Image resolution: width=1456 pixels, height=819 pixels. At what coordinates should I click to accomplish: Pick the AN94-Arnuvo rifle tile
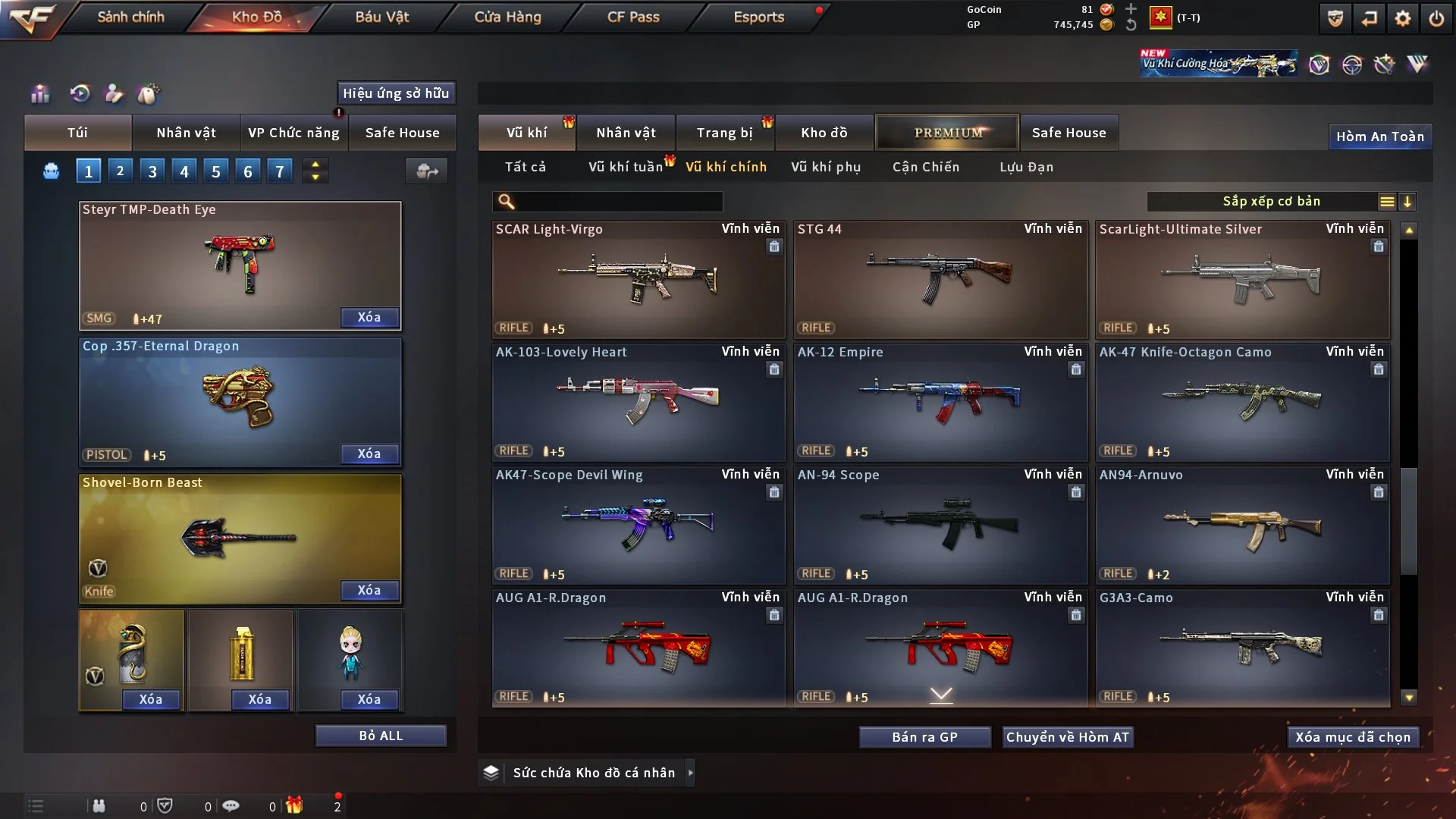(x=1242, y=525)
